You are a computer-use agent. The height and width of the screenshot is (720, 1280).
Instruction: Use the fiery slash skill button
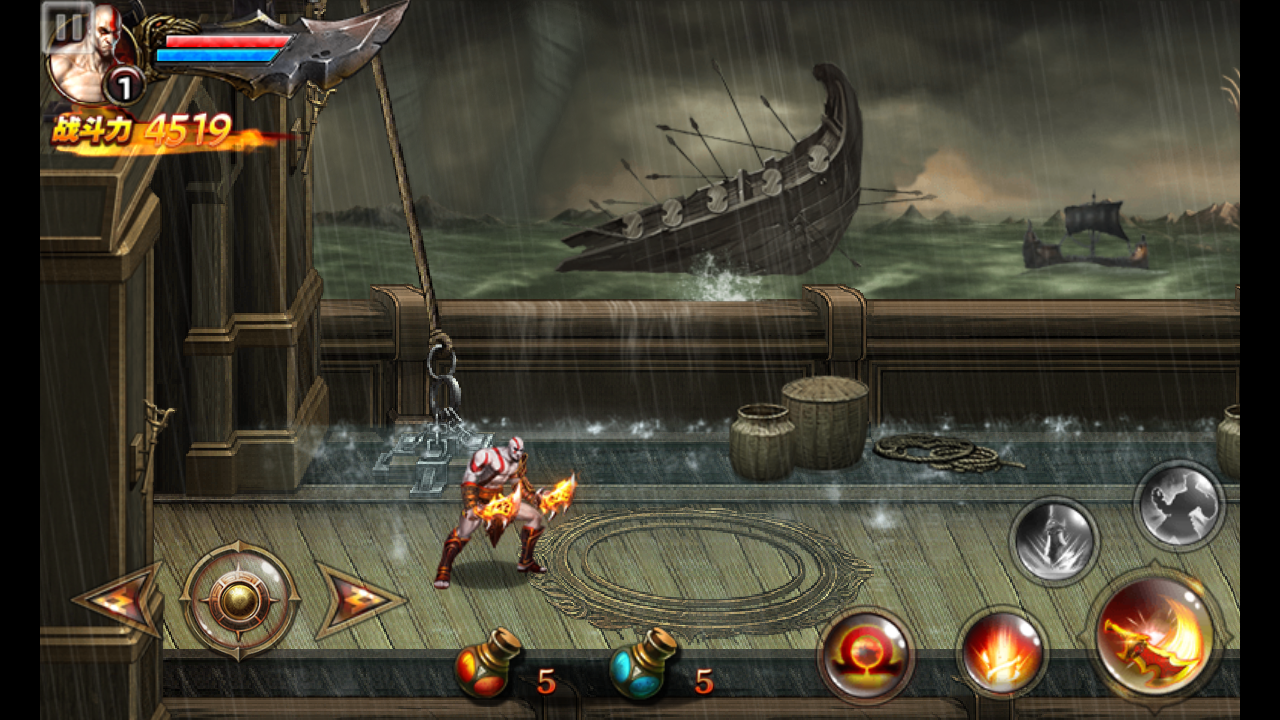[1005, 656]
